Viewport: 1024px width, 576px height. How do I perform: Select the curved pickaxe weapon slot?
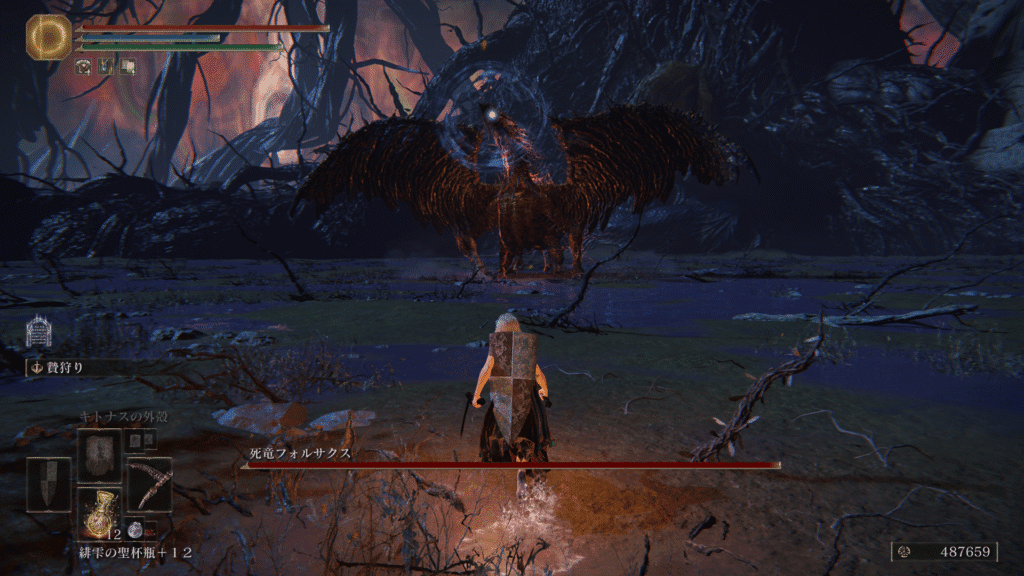coord(149,484)
